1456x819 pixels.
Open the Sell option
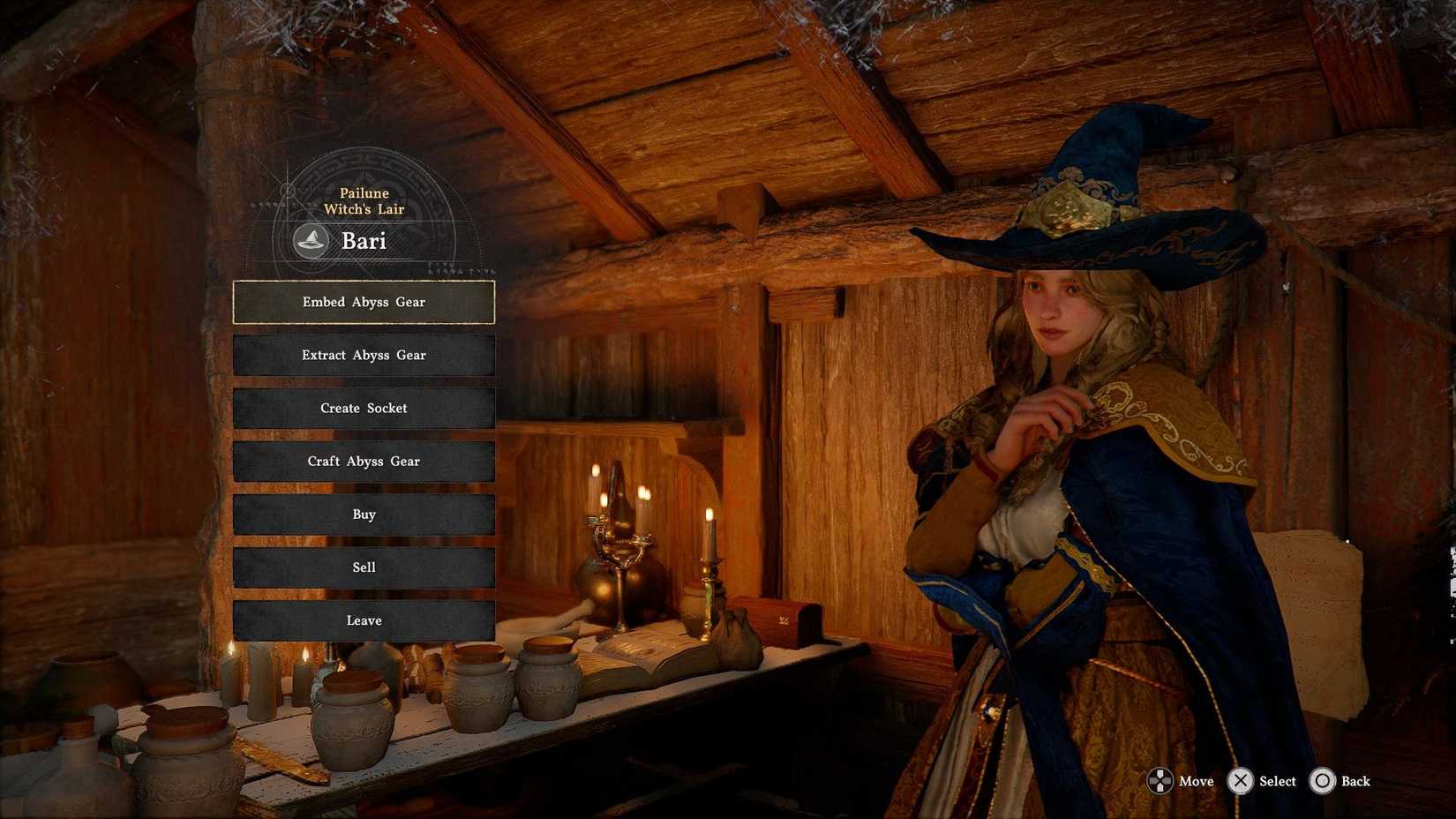coord(364,567)
